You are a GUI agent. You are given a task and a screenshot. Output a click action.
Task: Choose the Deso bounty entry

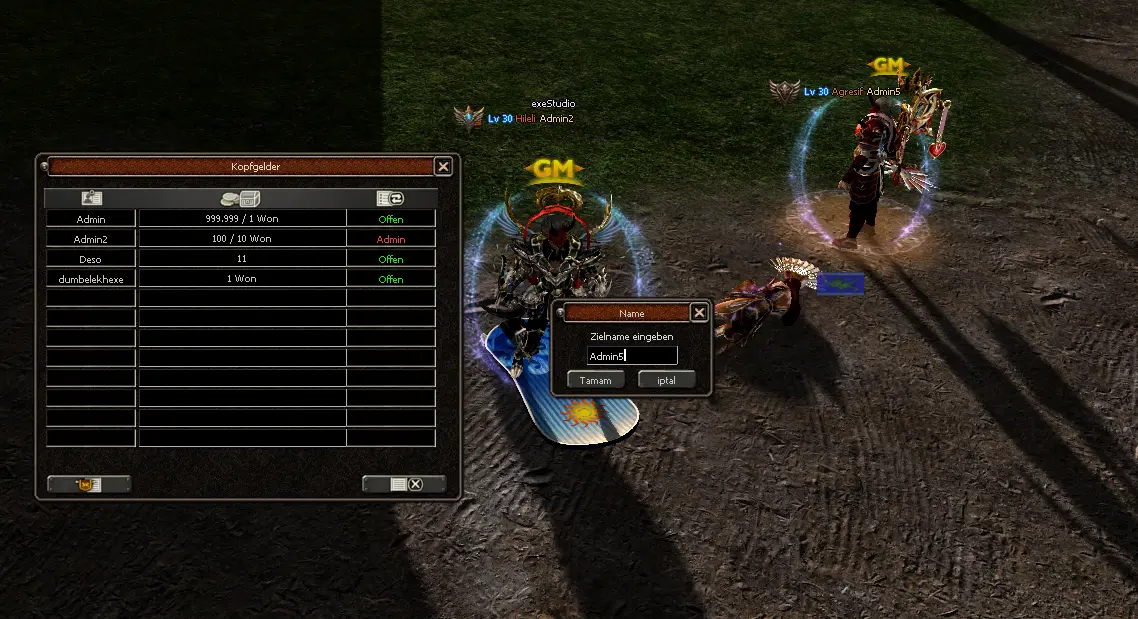coord(91,259)
